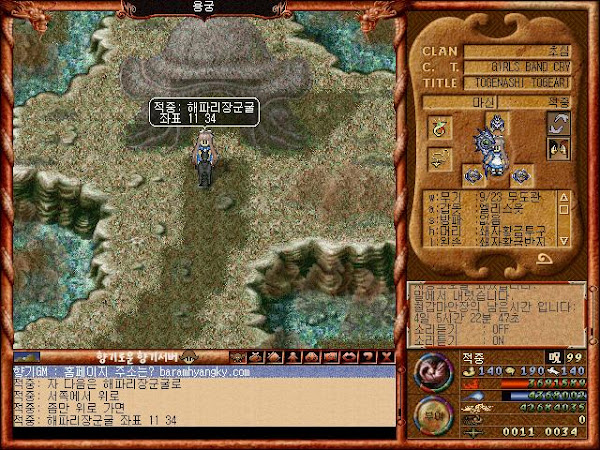Click the X button on the menu bar
Image resolution: width=600 pixels, height=450 pixels.
click(387, 356)
